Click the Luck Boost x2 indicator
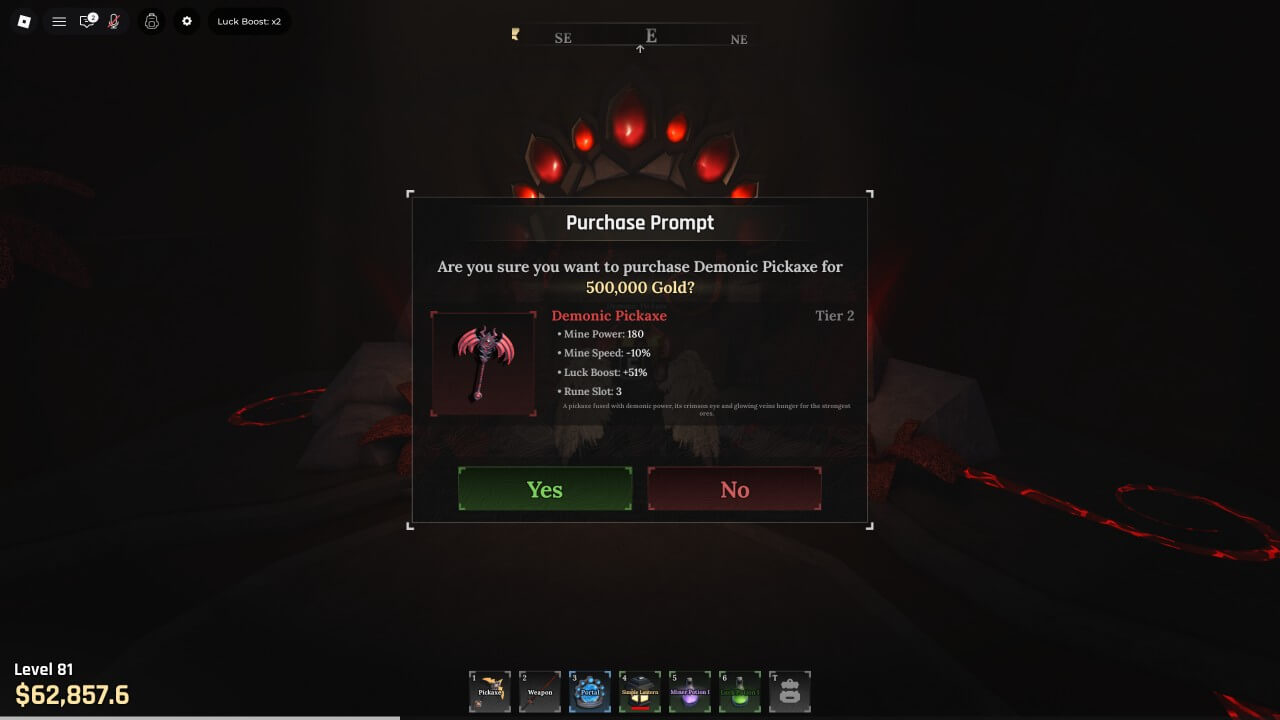The image size is (1280, 720). (x=249, y=21)
